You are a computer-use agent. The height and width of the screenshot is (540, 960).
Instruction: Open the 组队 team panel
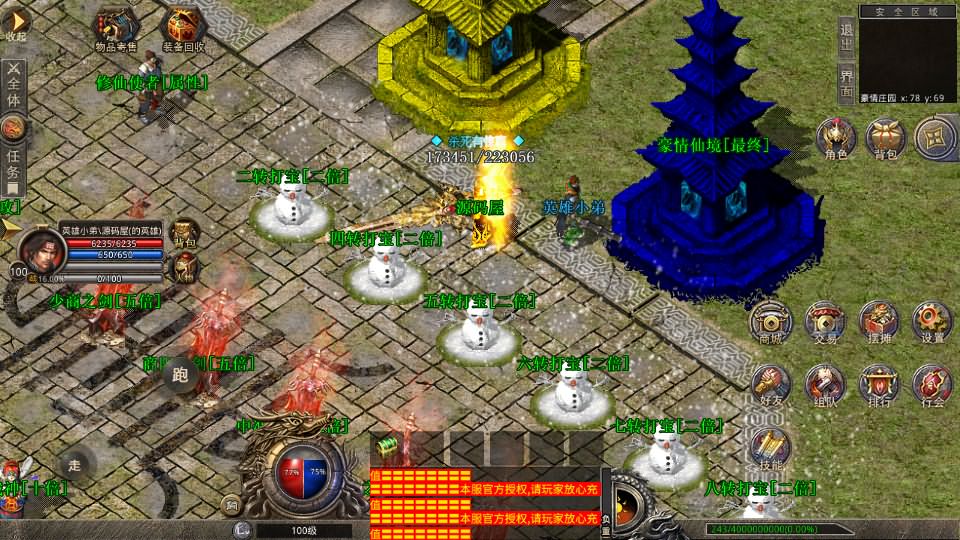coord(825,383)
